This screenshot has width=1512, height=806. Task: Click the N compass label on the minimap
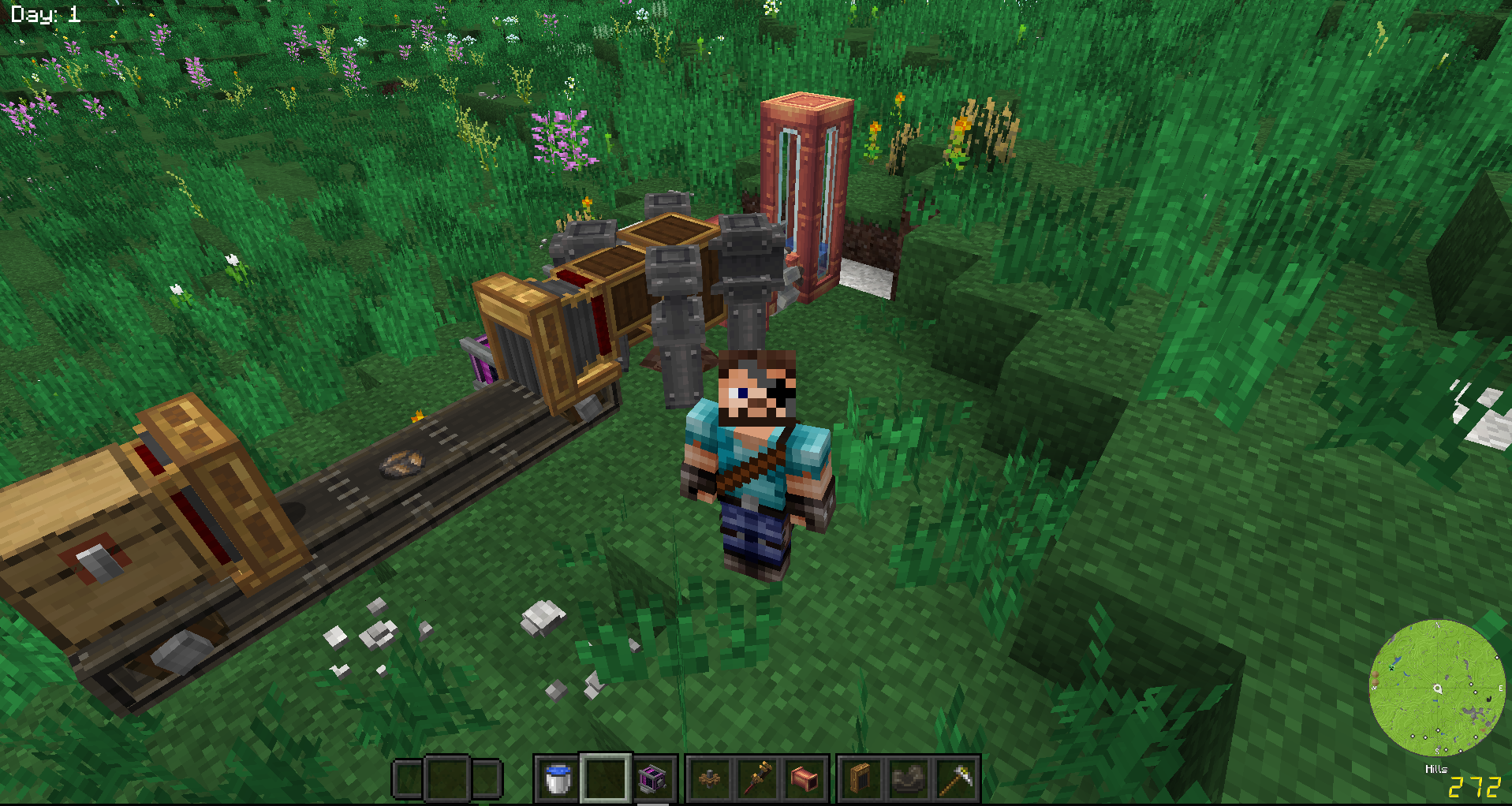pyautogui.click(x=1437, y=625)
